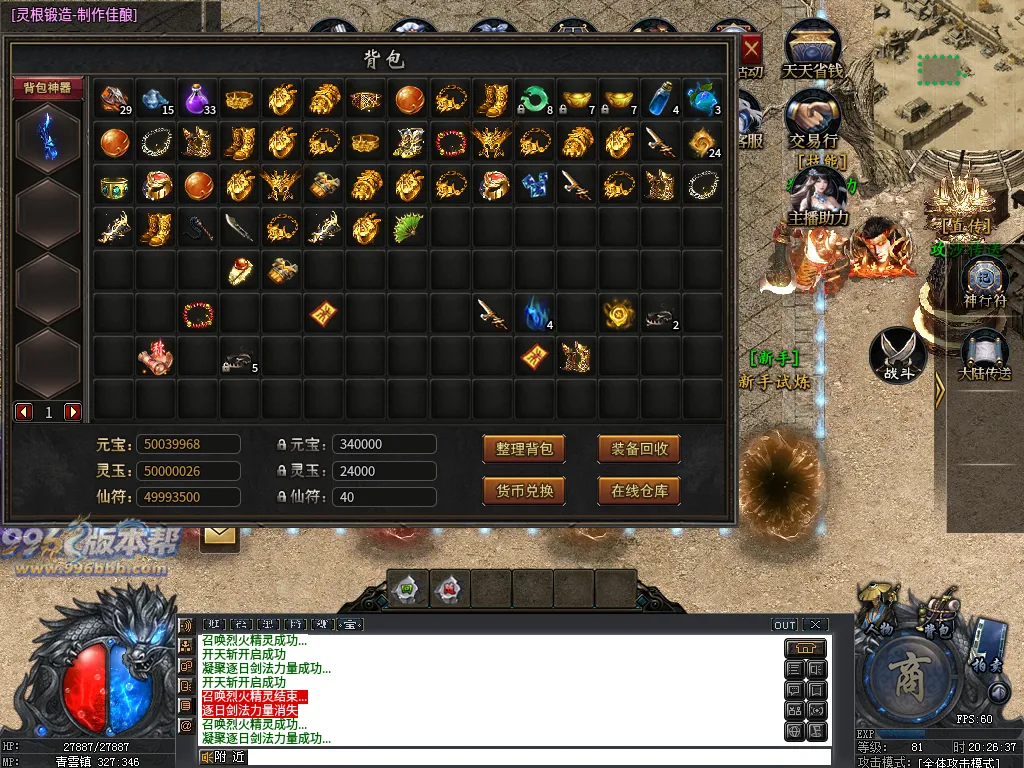Click the minimap in the corner

(948, 75)
